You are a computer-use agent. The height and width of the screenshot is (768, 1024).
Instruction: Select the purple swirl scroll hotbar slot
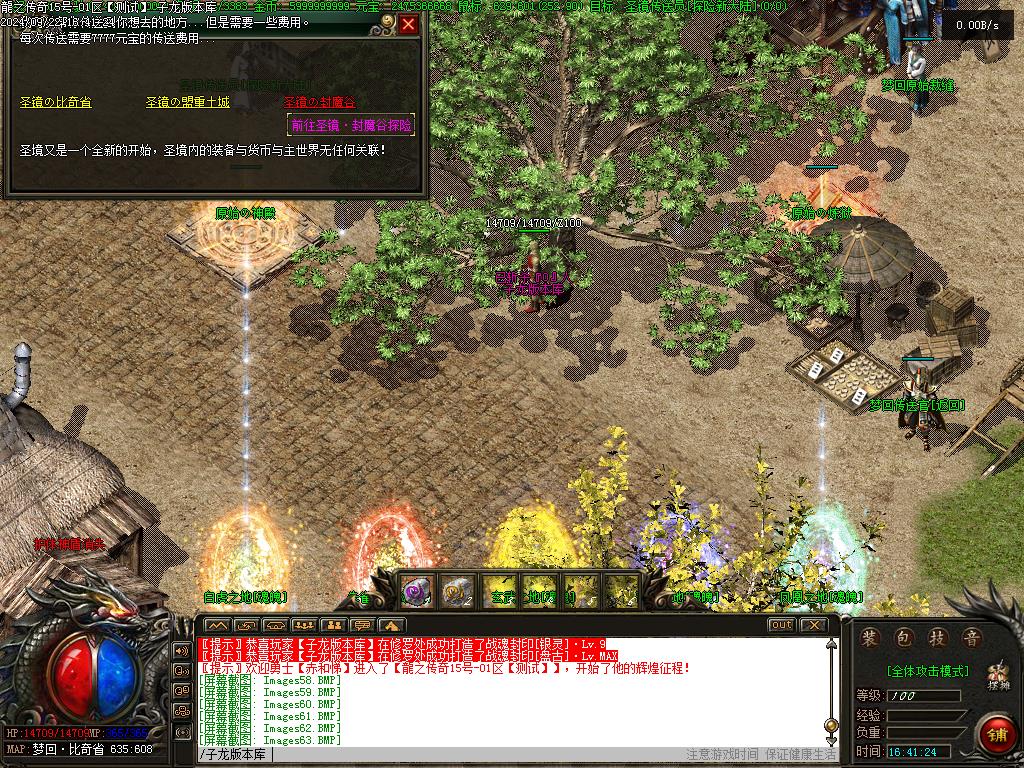pyautogui.click(x=416, y=590)
